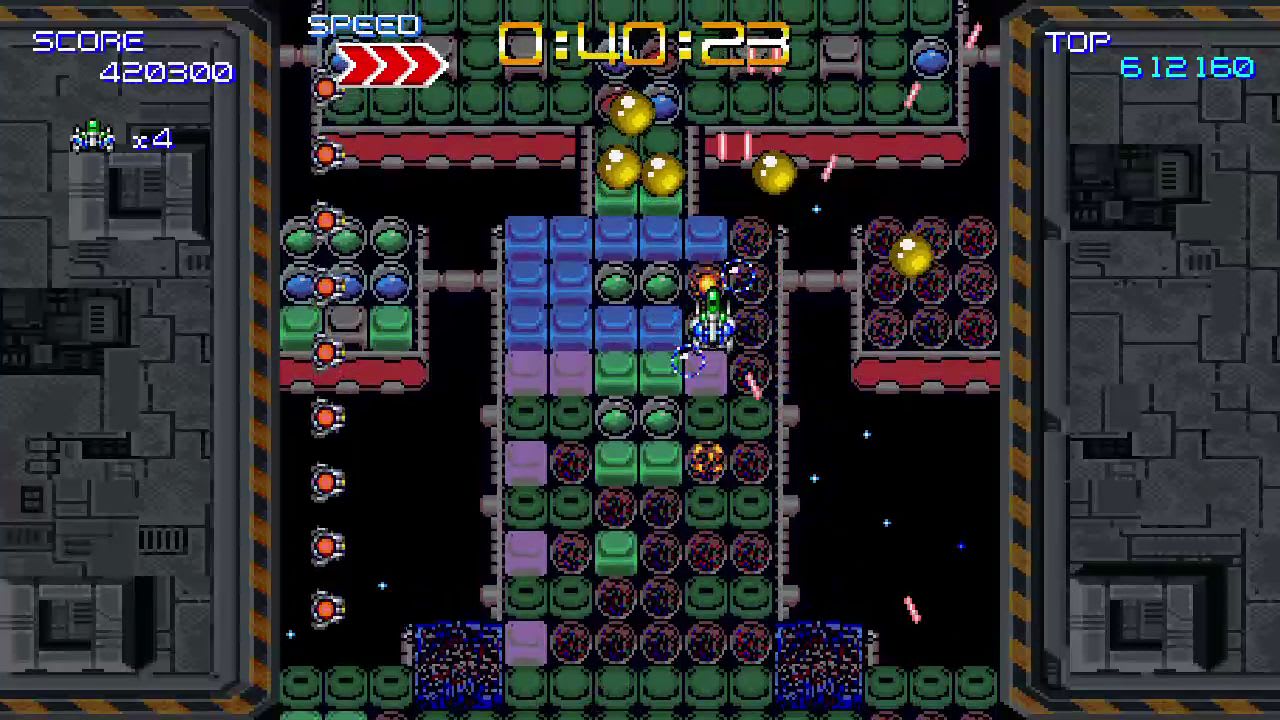This screenshot has height=720, width=1280.
Task: Click the SCORE value 420300
Action: pyautogui.click(x=166, y=71)
